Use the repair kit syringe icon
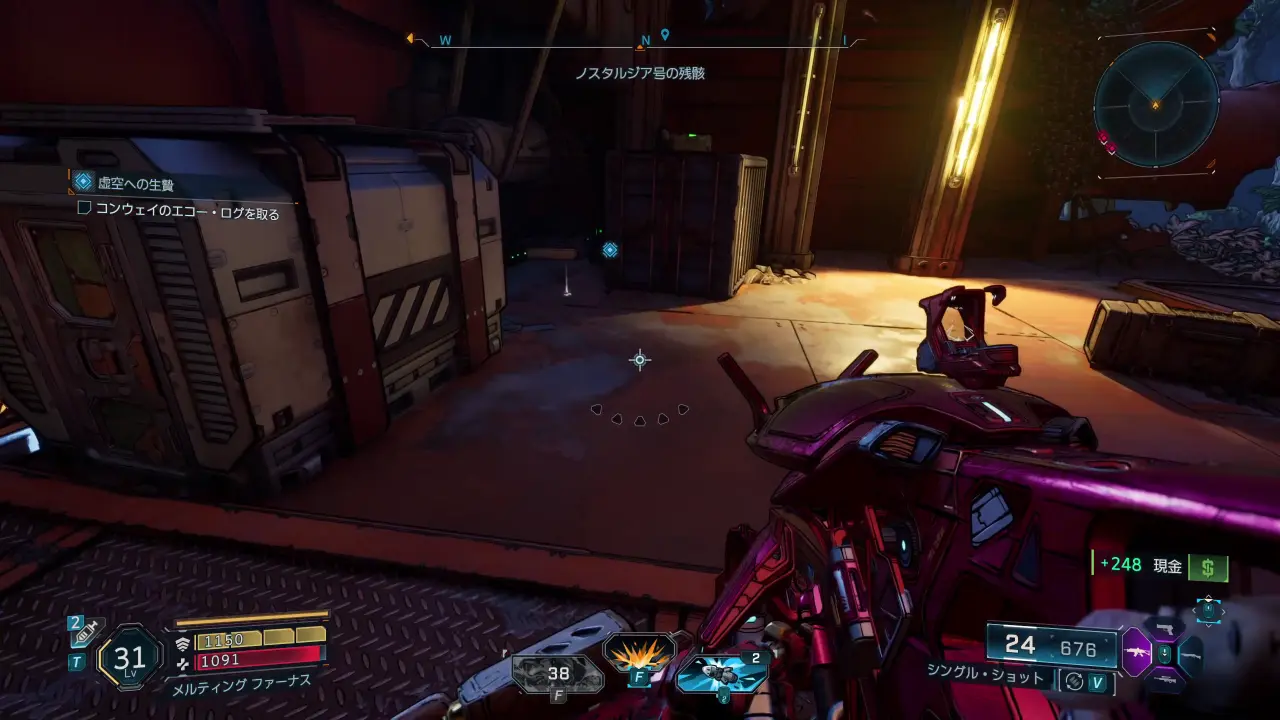Screen dimensions: 1280x720 click(x=88, y=630)
